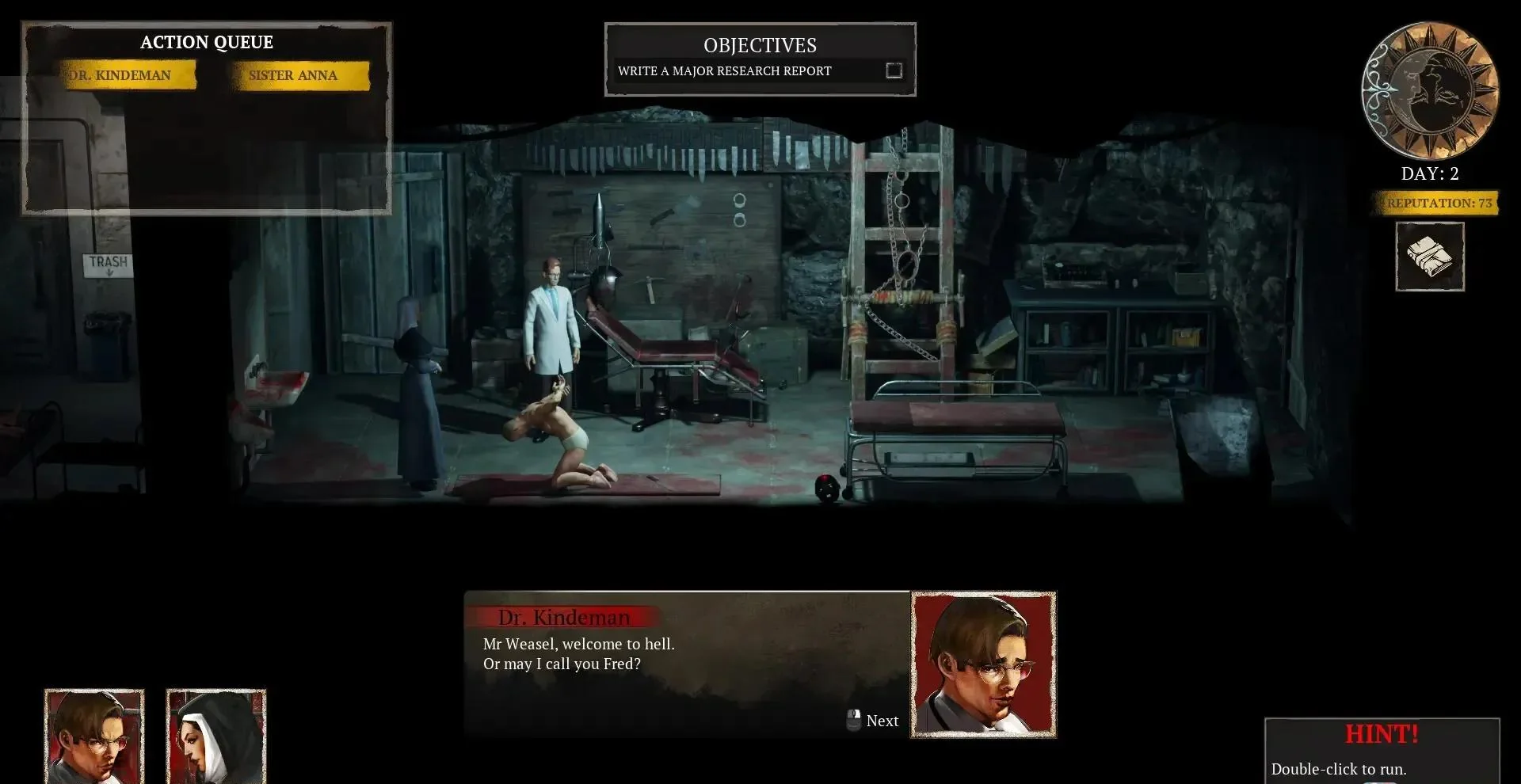Open the bundled report icon below Reputation
This screenshot has width=1521, height=784.
pyautogui.click(x=1430, y=255)
